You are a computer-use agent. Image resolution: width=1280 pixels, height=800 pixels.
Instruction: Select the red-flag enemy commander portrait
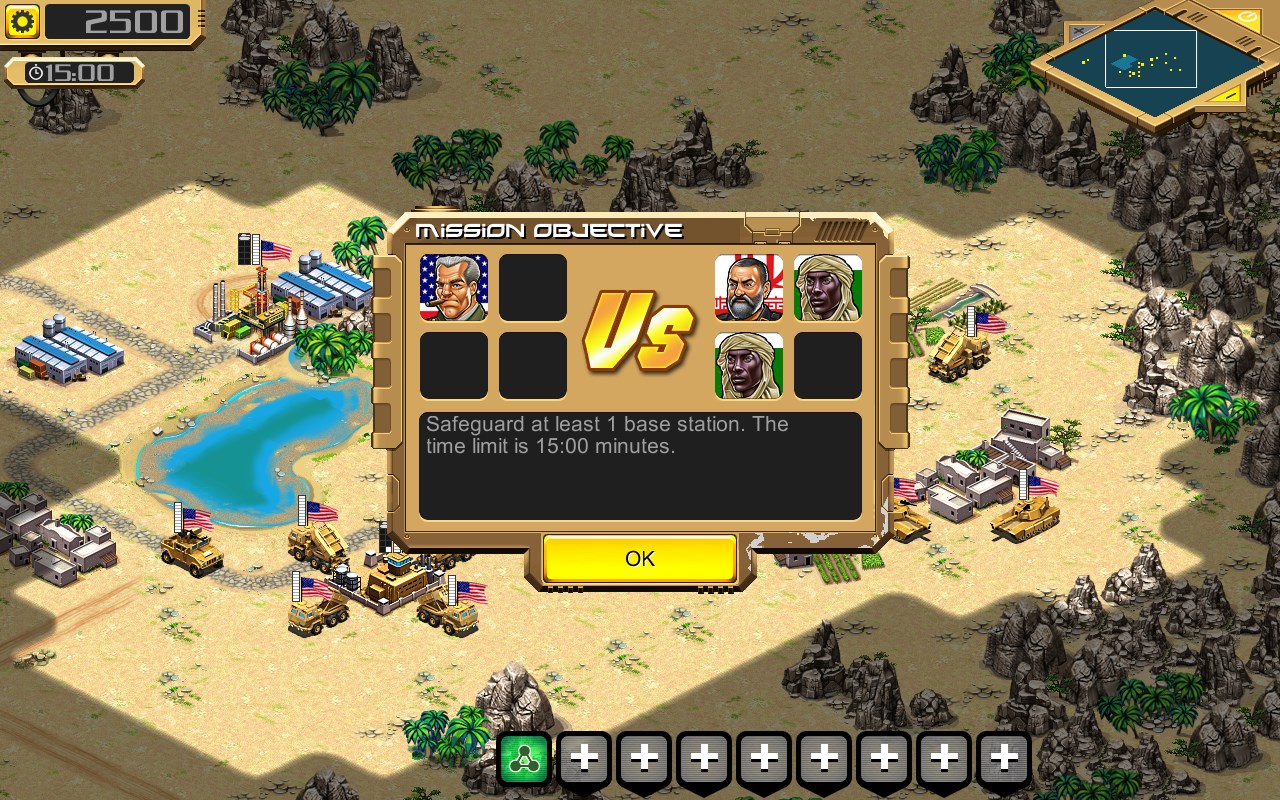coord(748,287)
